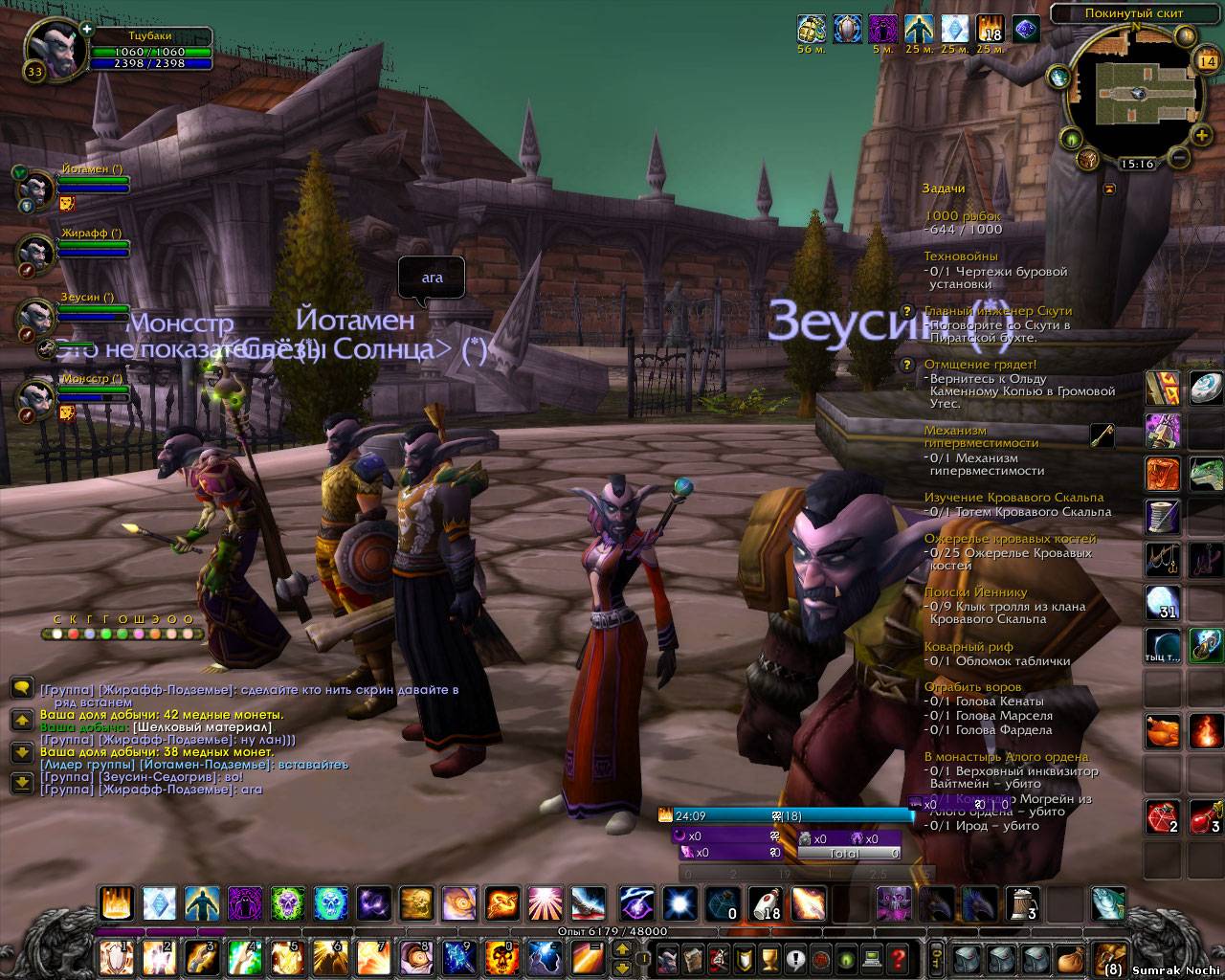
Task: Click the quest title Техновойны in tracker
Action: coord(960,256)
